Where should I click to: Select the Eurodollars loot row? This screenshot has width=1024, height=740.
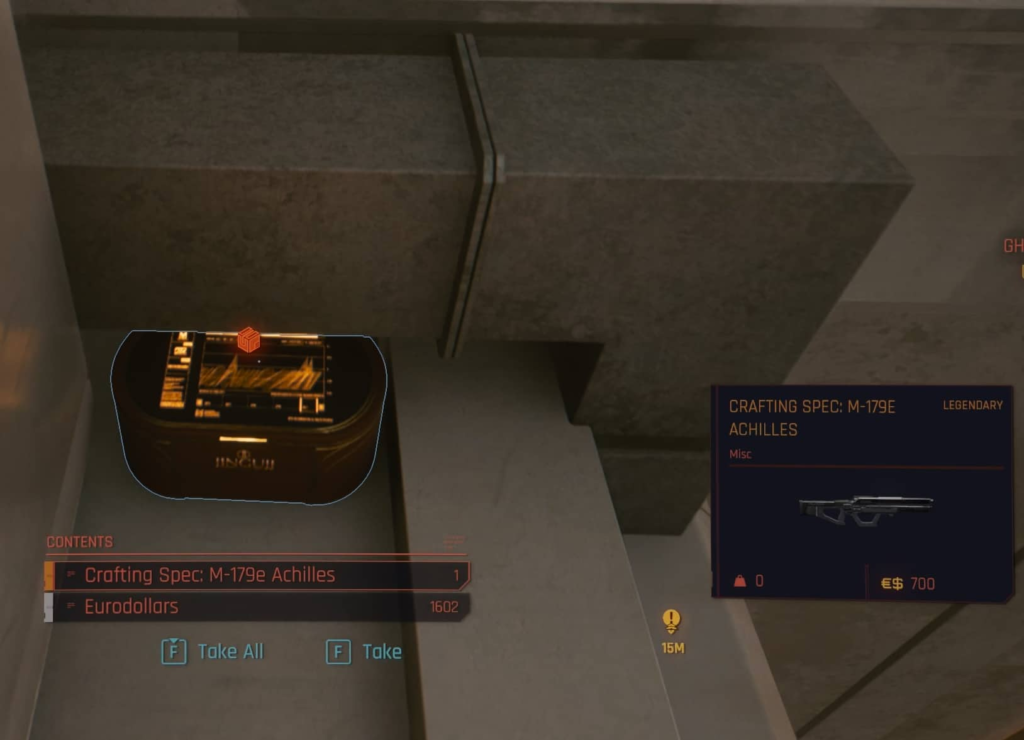click(256, 607)
